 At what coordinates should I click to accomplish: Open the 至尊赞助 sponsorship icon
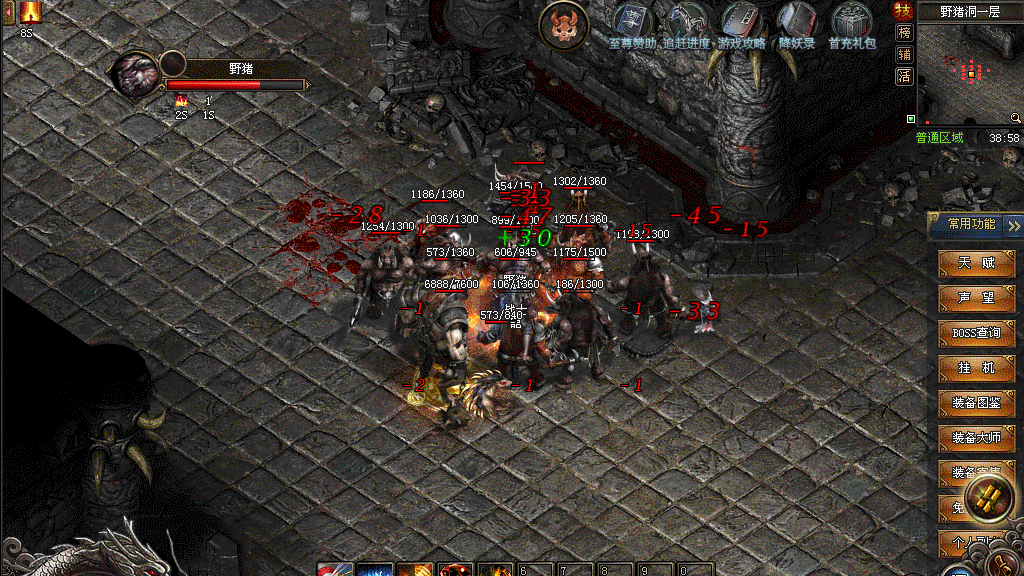(x=632, y=24)
